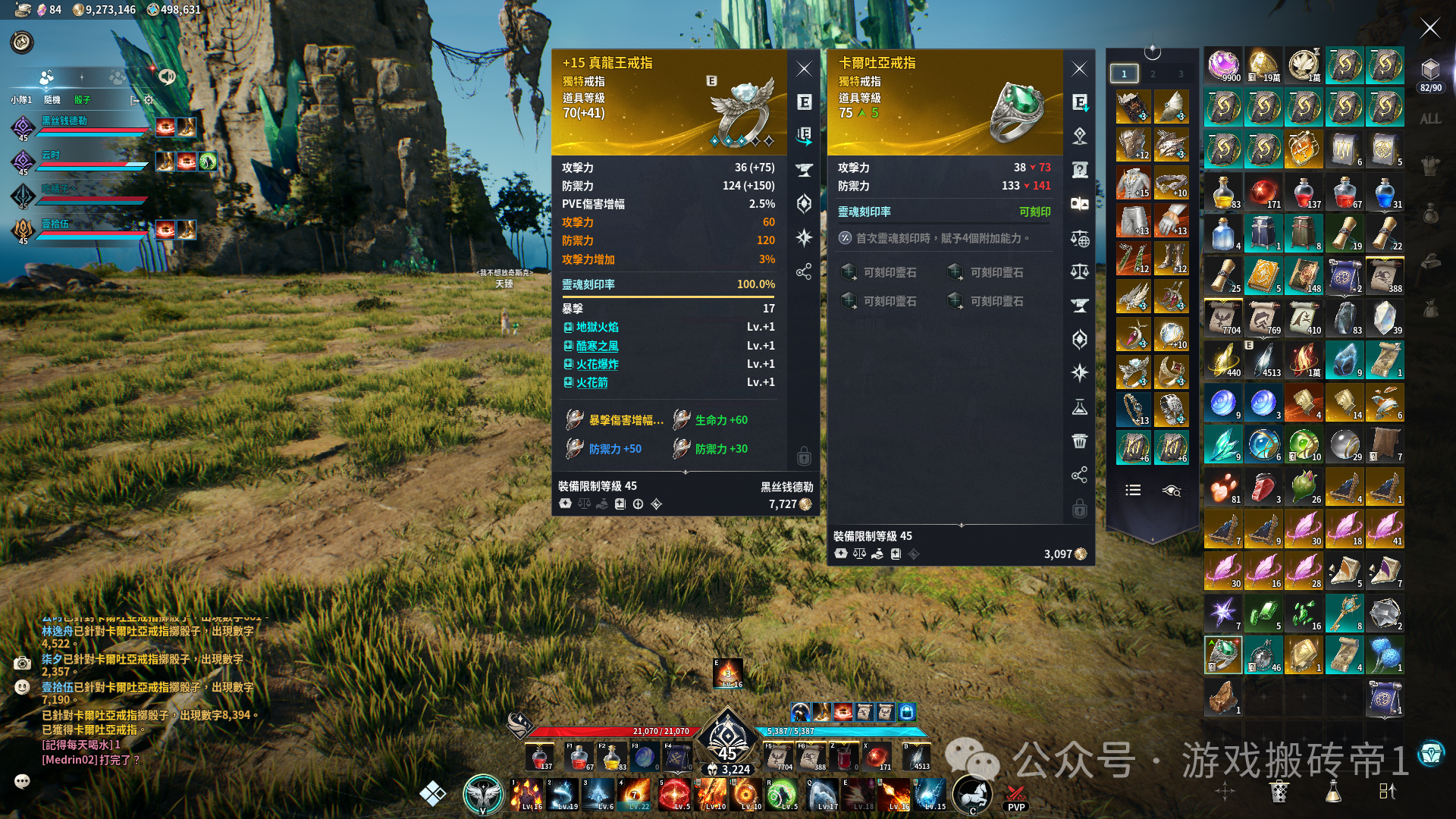Close the inventory window with top-right X
The height and width of the screenshot is (819, 1456).
(1430, 29)
